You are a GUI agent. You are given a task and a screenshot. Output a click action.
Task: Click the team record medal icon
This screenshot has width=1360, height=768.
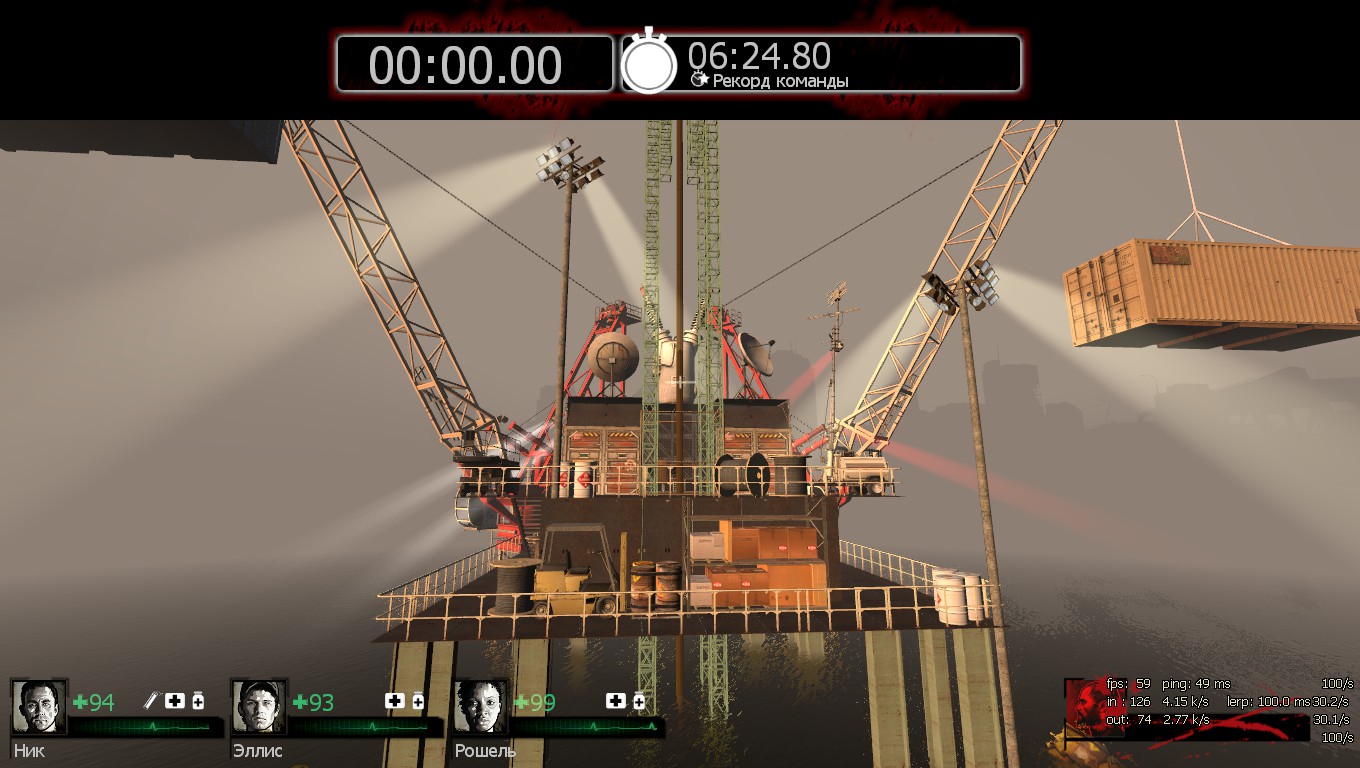pos(699,79)
